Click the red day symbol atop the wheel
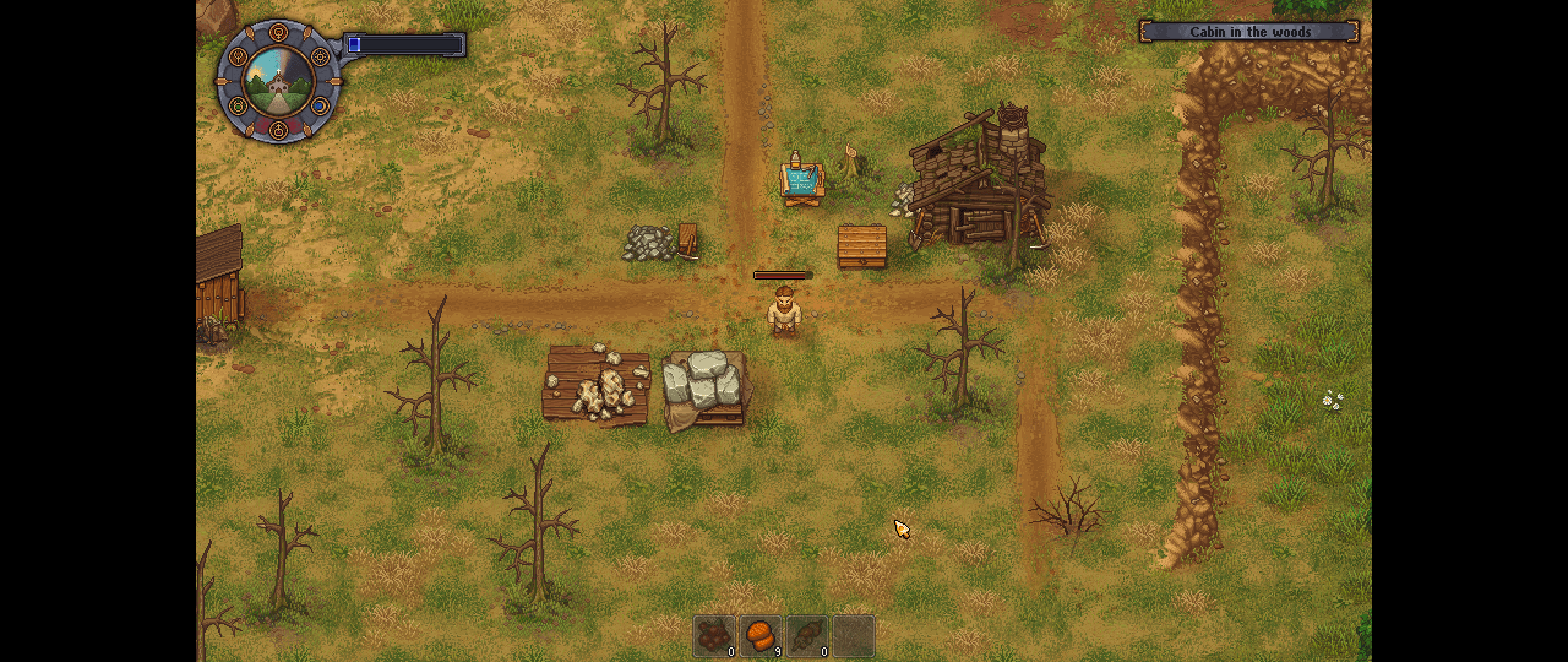The height and width of the screenshot is (662, 1568). click(x=279, y=31)
